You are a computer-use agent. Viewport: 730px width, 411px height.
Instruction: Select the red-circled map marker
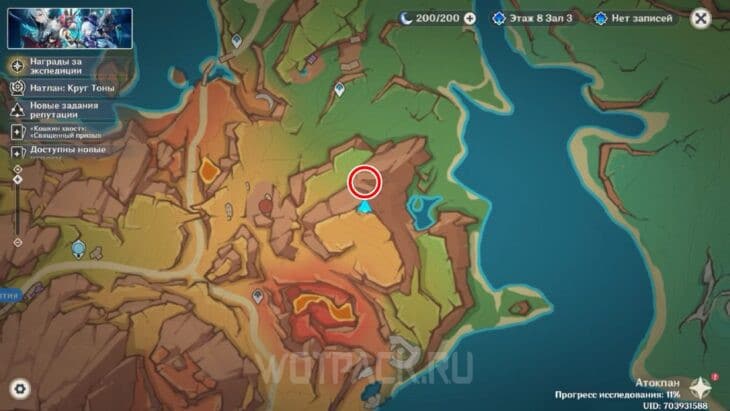365,181
